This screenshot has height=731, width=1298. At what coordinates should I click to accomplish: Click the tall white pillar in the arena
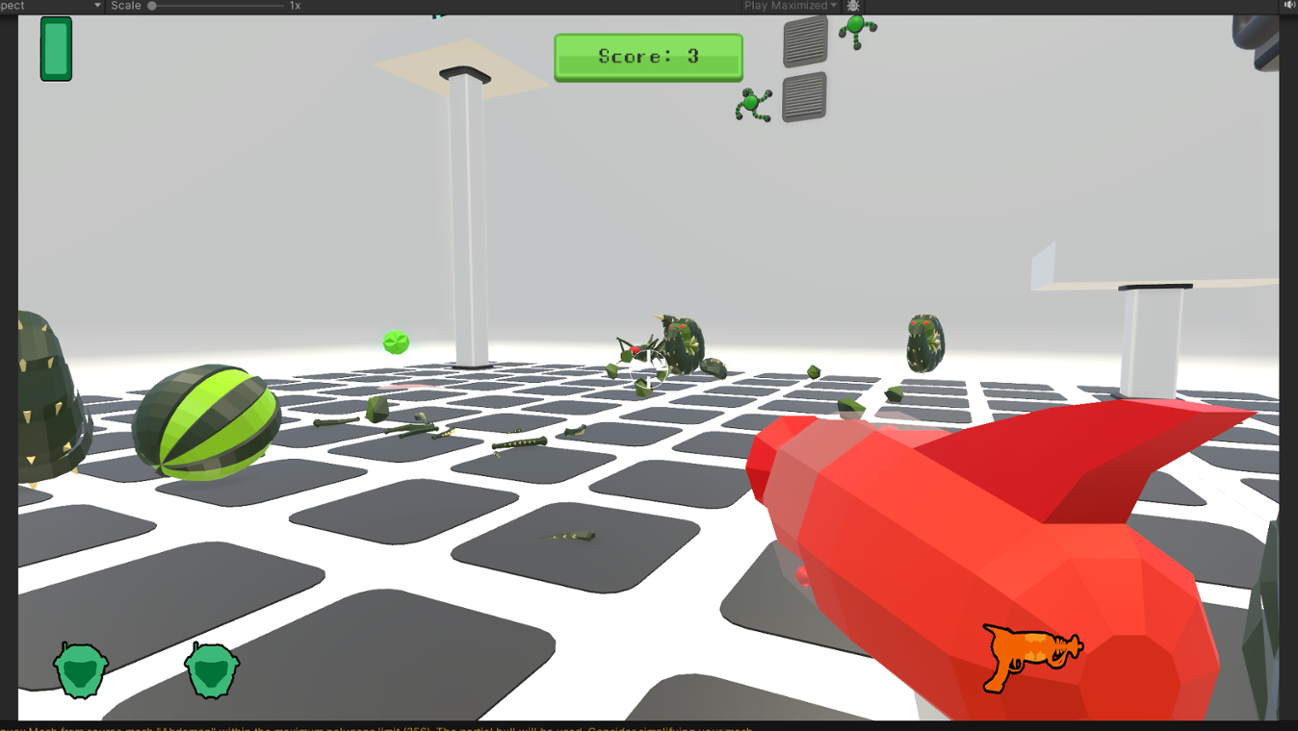(x=466, y=220)
